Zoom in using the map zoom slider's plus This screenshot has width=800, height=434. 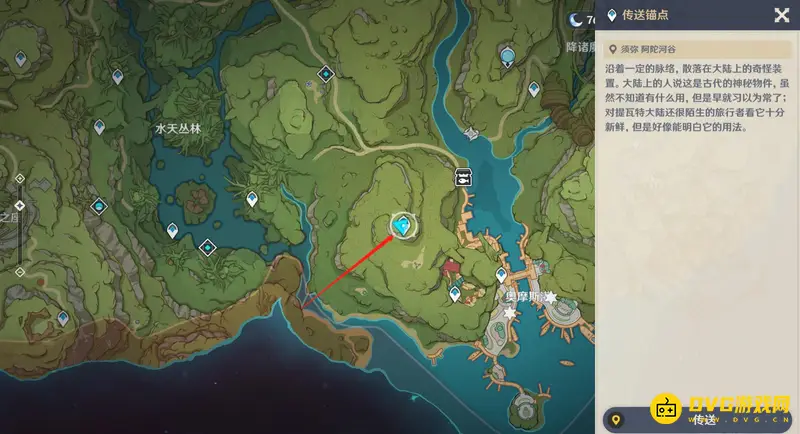(x=19, y=179)
